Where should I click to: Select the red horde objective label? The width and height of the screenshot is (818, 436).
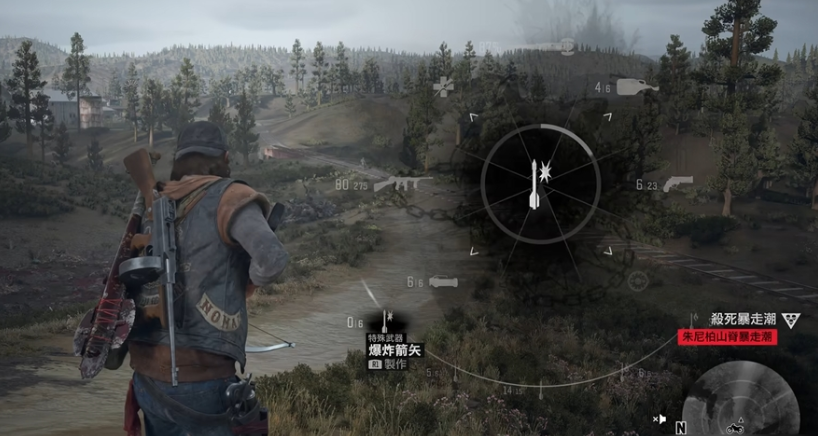[727, 337]
